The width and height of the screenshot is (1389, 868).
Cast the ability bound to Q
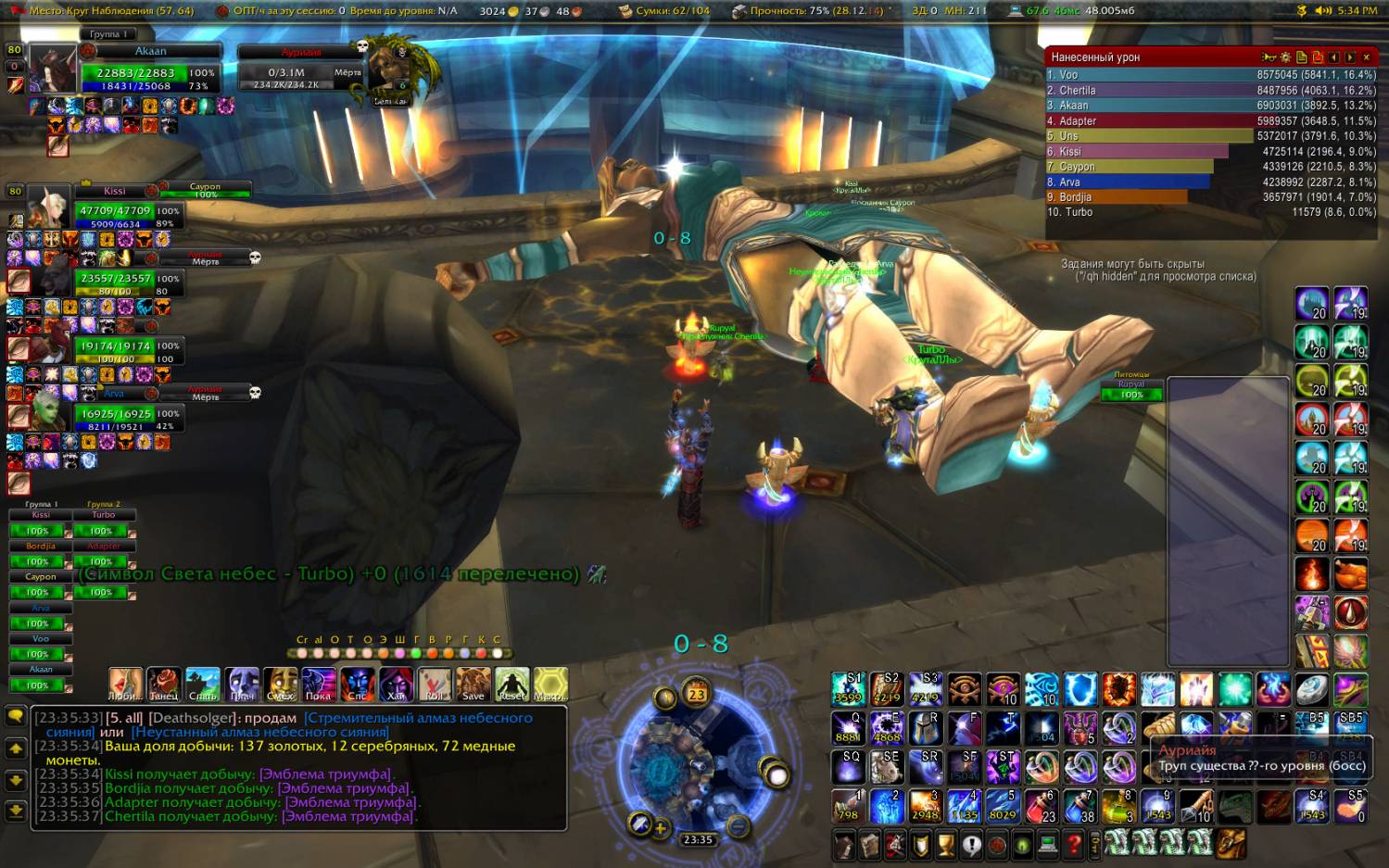coord(848,728)
